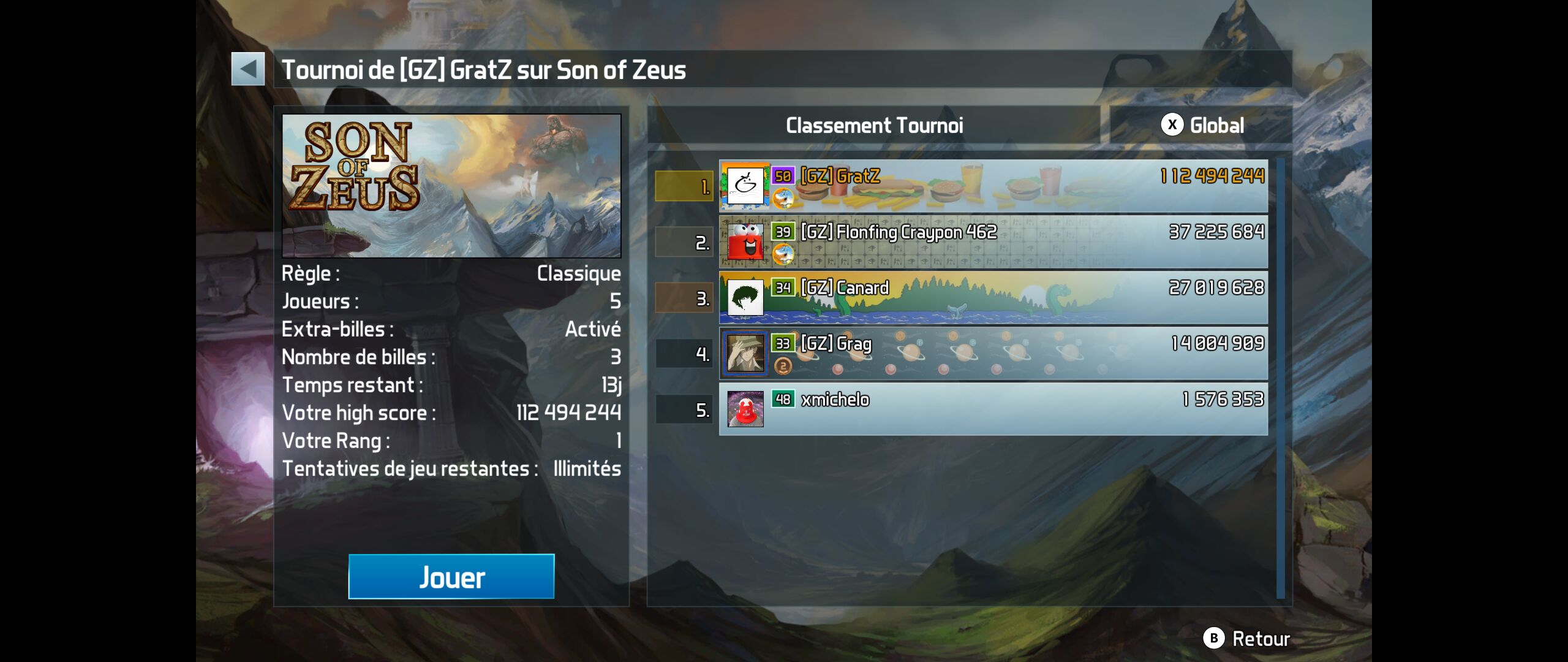Select [GZ] GratZ leaderboard row
The image size is (1568, 662).
click(x=993, y=186)
